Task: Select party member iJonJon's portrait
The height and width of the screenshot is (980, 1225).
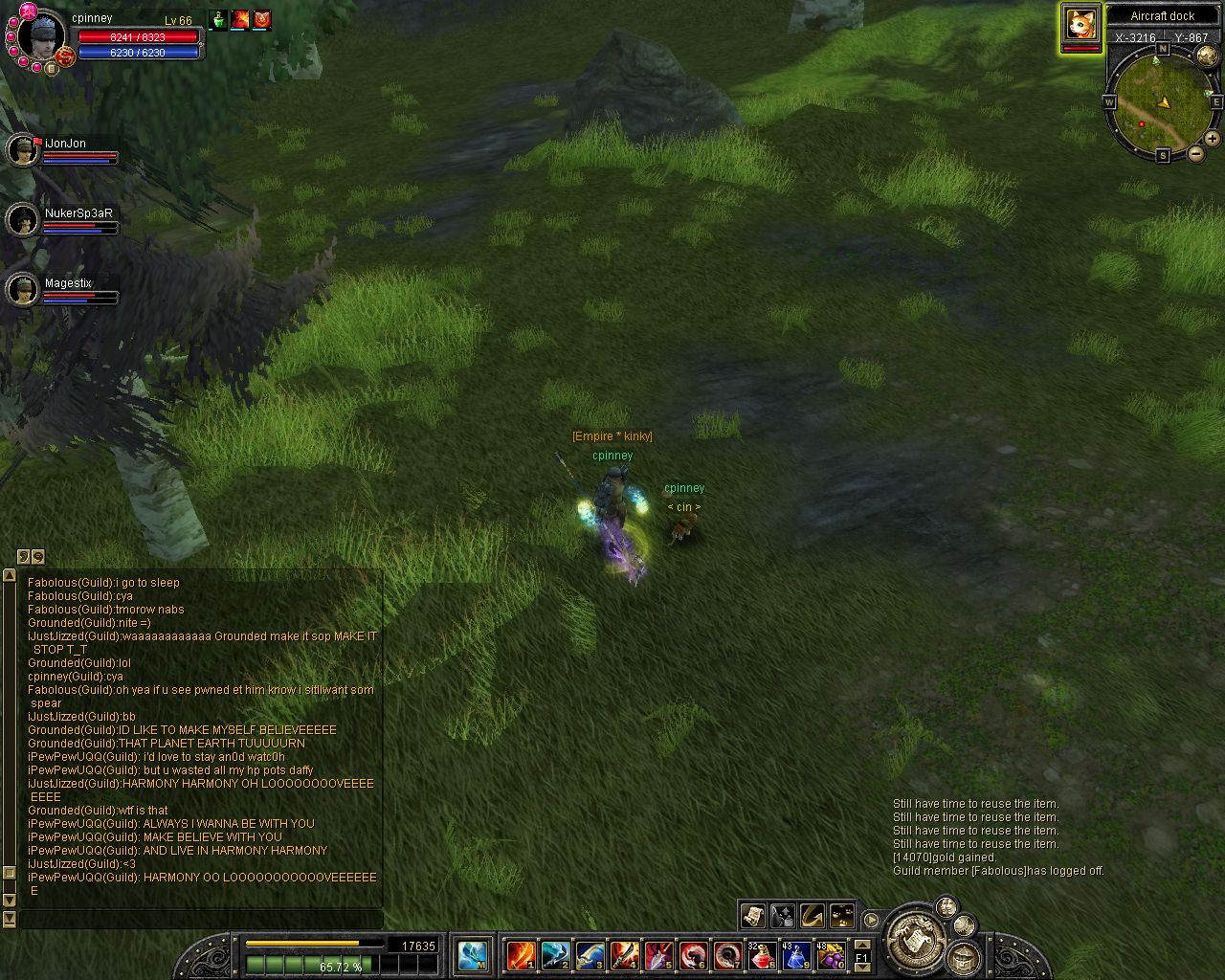Action: coord(21,150)
